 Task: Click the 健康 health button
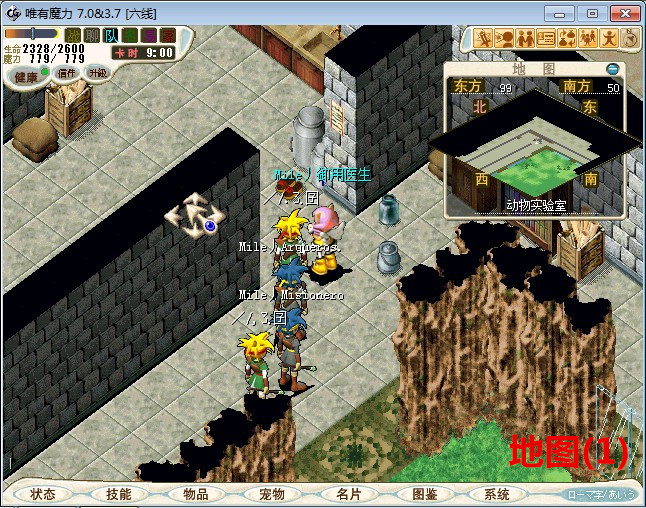[27, 76]
